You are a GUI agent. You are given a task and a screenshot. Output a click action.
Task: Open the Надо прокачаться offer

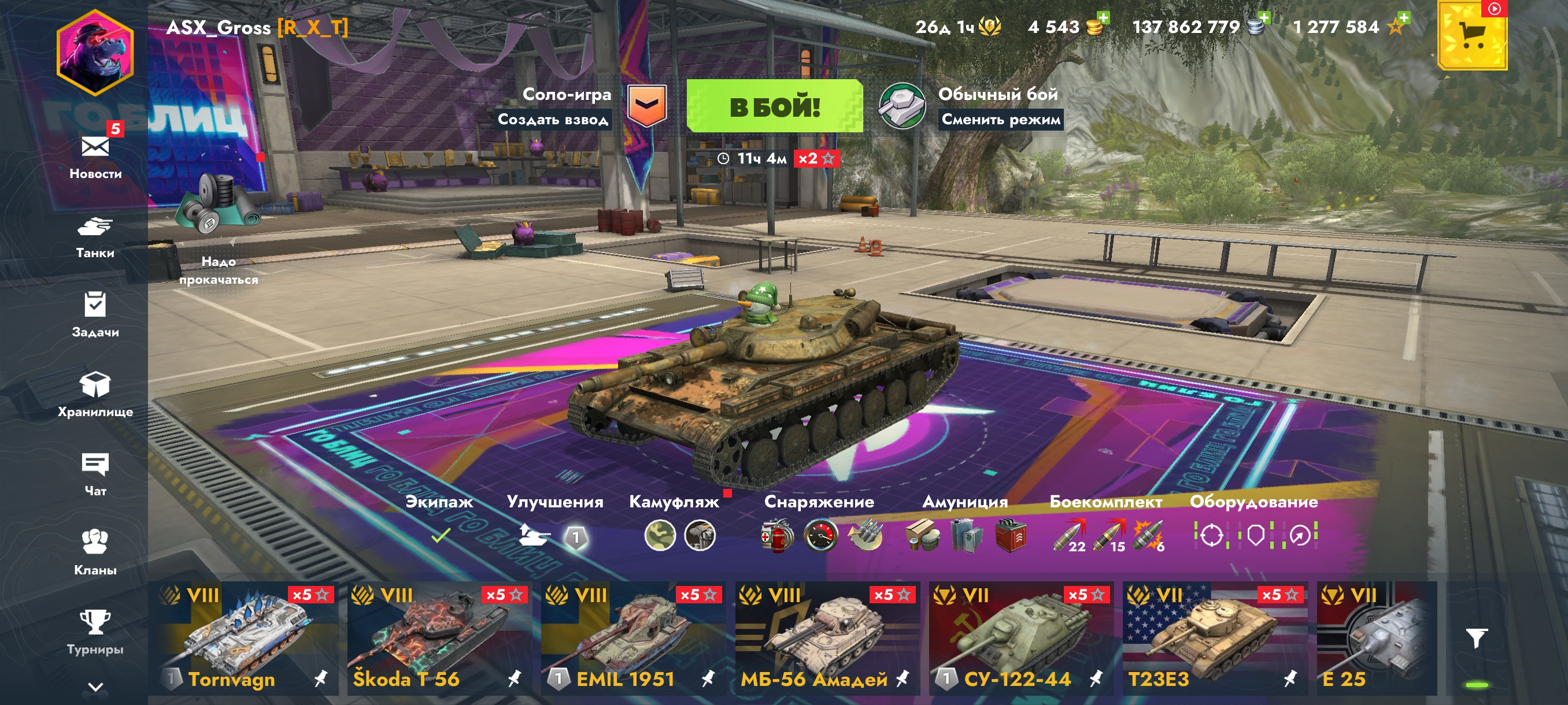218,231
